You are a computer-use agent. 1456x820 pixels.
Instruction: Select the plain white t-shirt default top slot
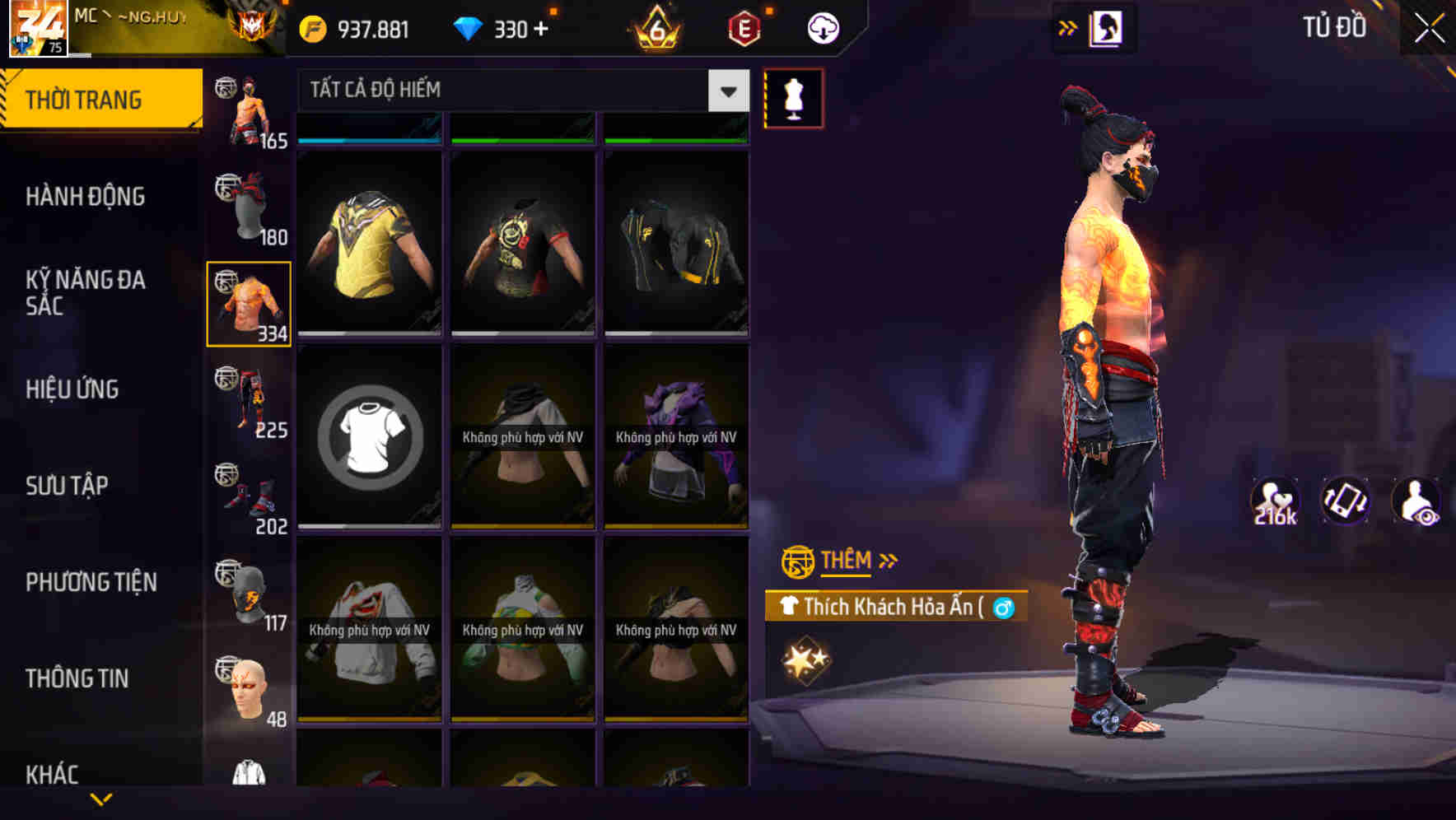369,436
